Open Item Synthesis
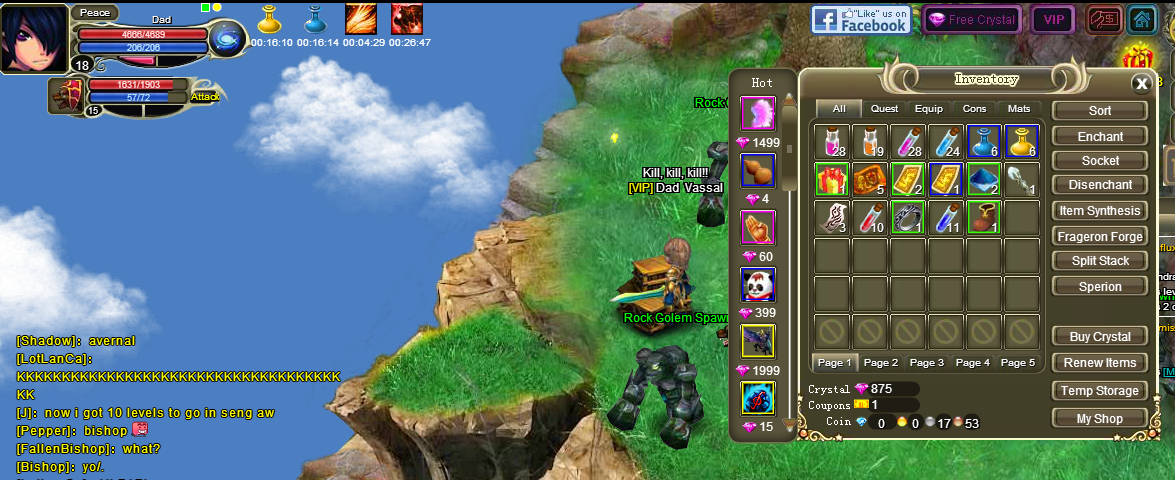1175x480 pixels. click(1099, 211)
